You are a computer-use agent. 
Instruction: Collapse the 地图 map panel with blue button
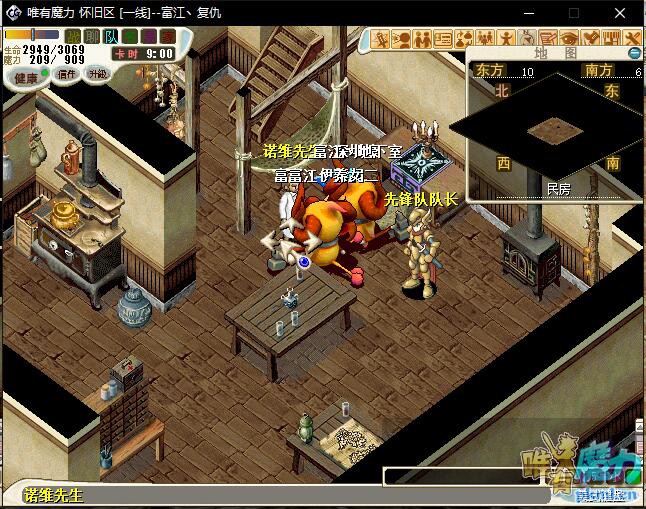tap(634, 52)
